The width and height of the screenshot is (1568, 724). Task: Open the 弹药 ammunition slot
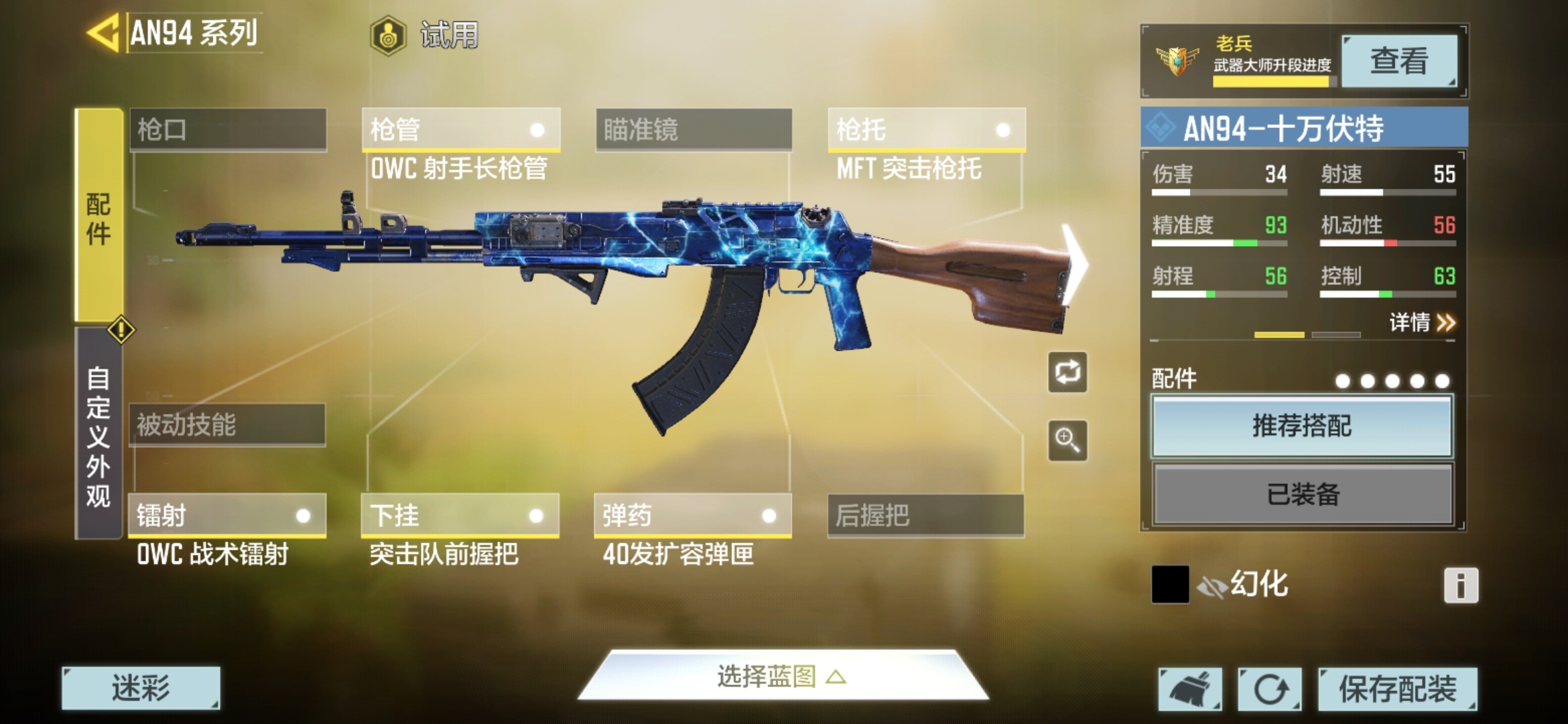pos(692,516)
